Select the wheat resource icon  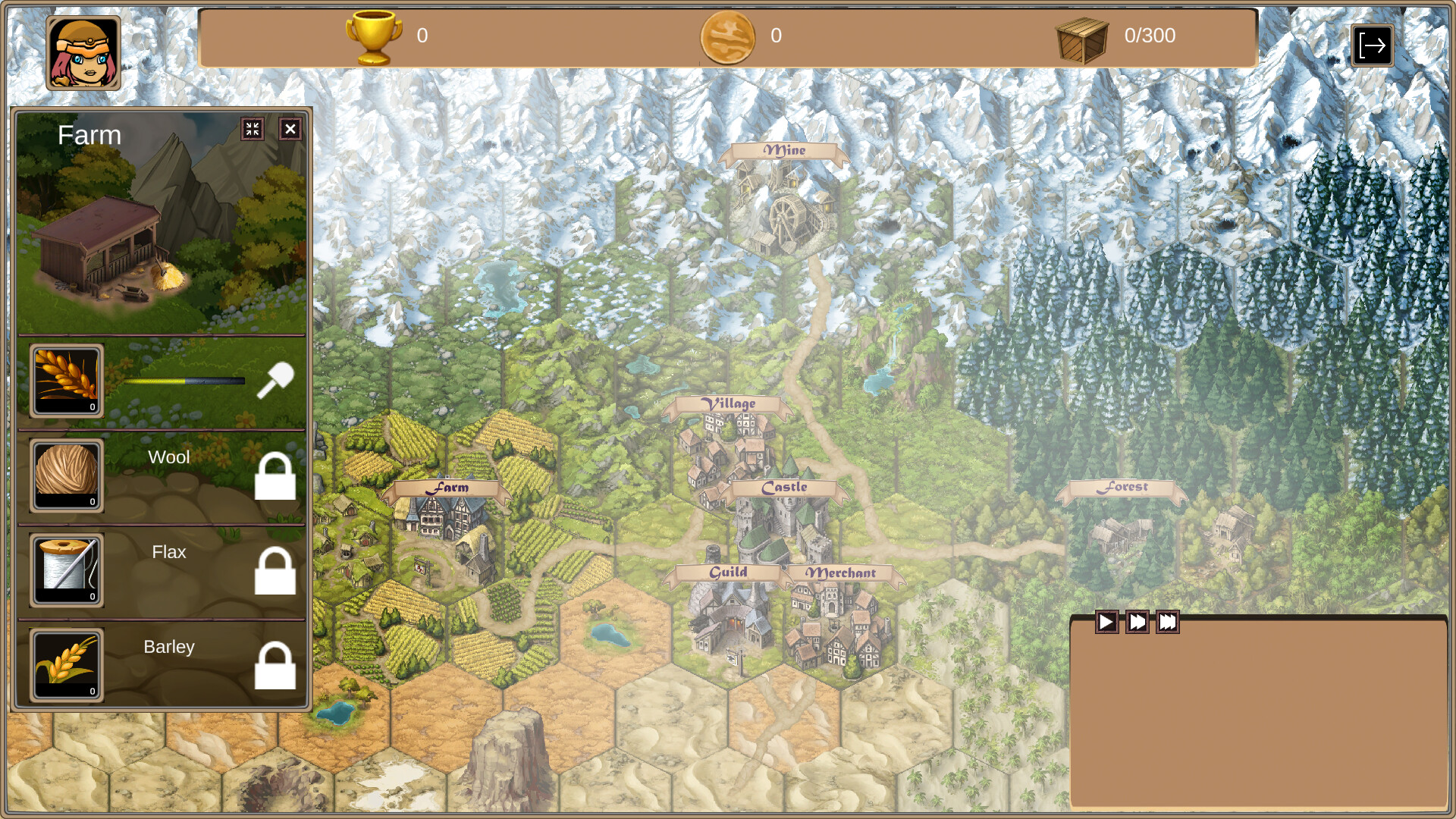66,379
